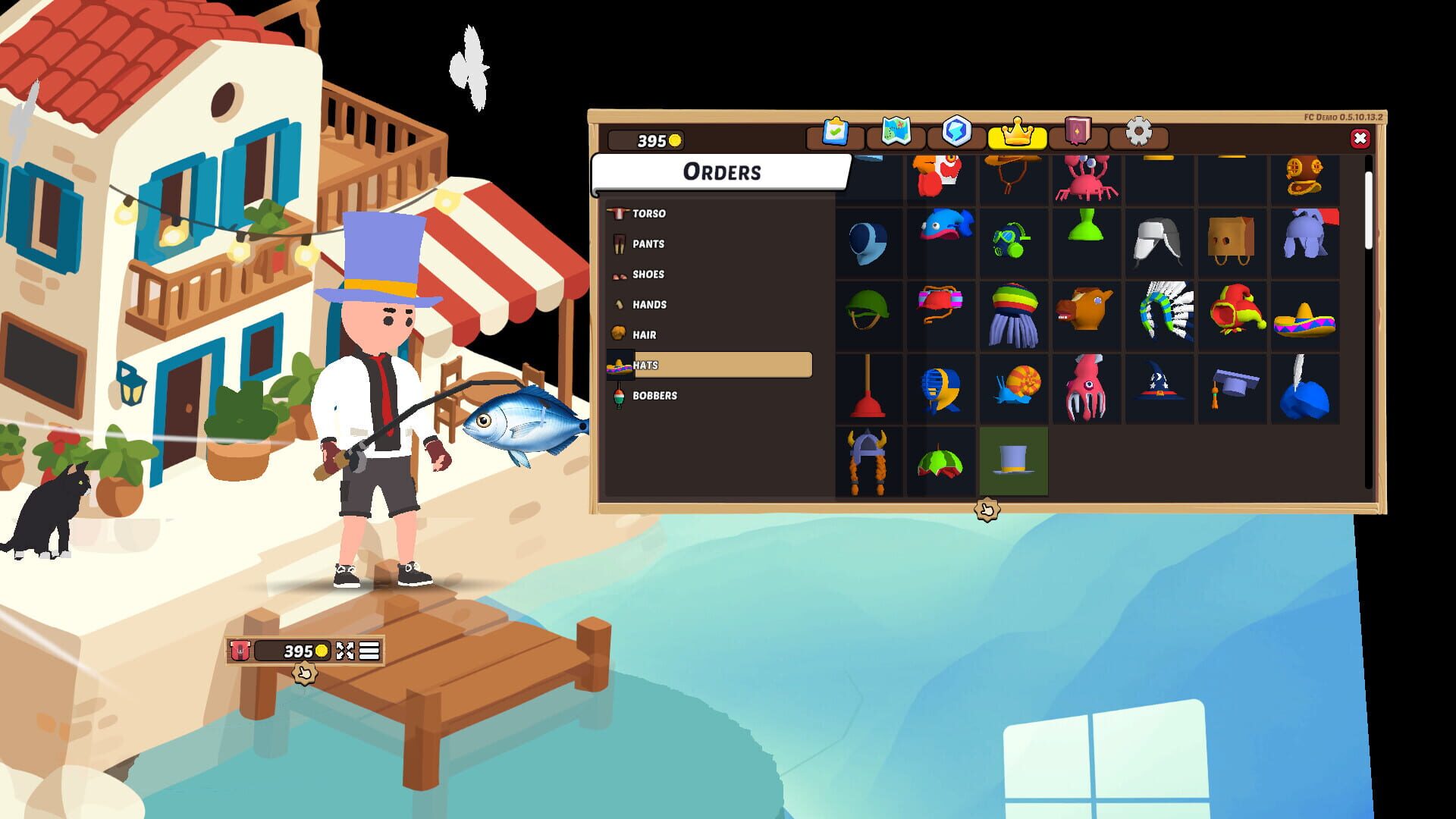
Task: Open the Orders clipboard icon
Action: 834,133
